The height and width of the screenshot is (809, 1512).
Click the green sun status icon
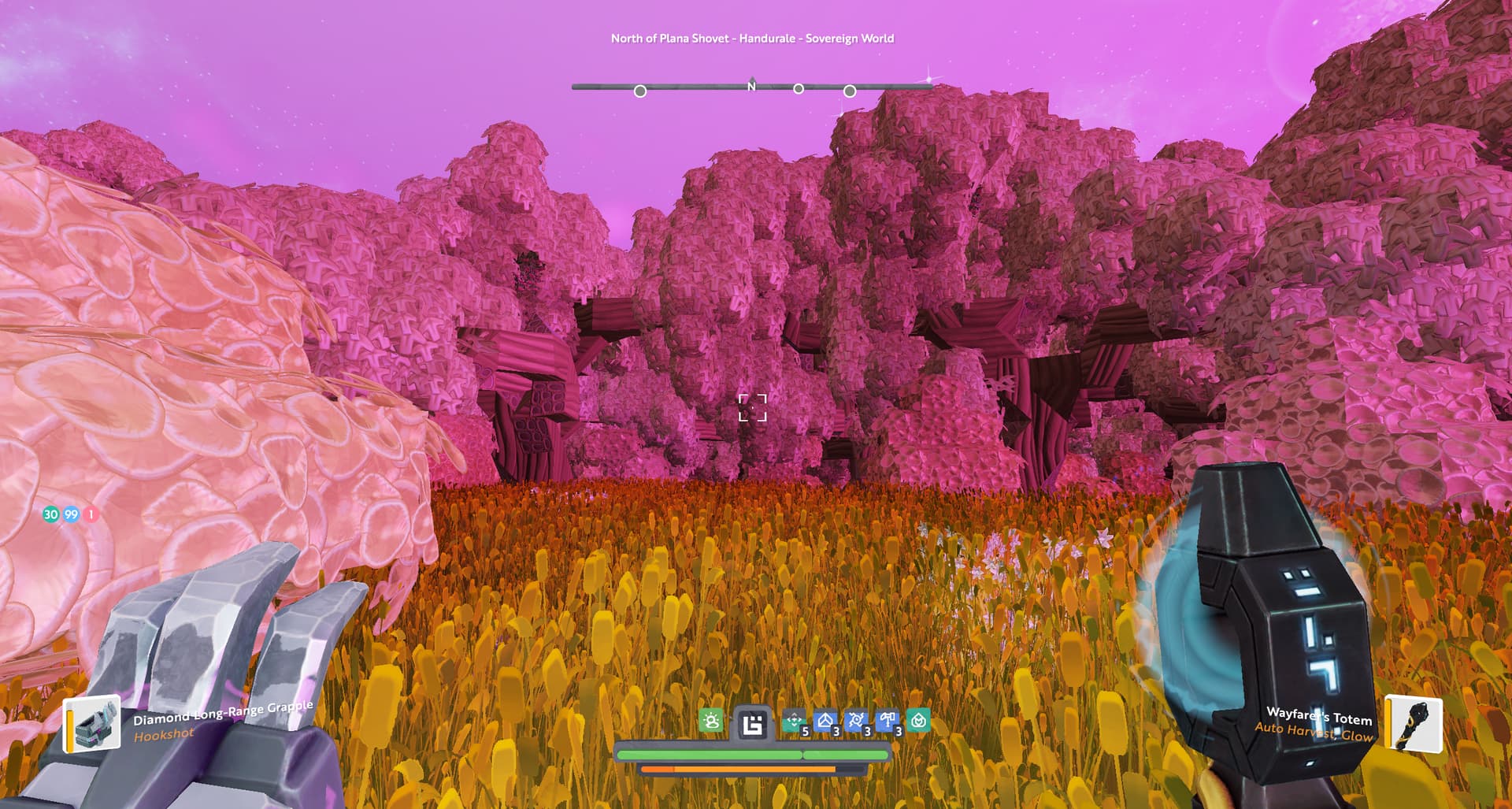711,721
